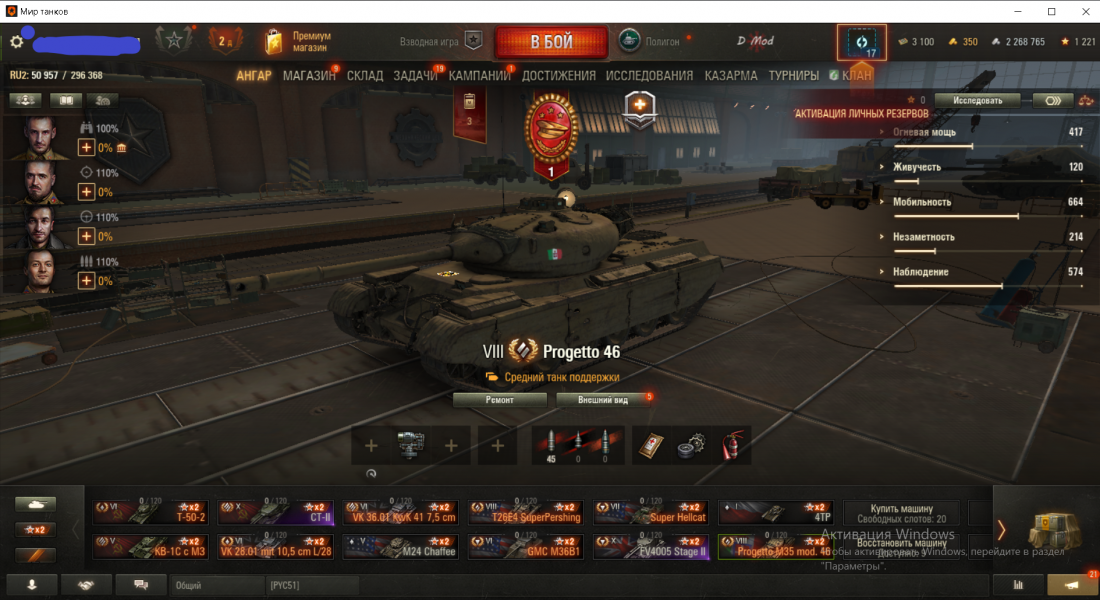Start a battle with the В БОЙ button
Viewport: 1100px width, 600px height.
[551, 42]
